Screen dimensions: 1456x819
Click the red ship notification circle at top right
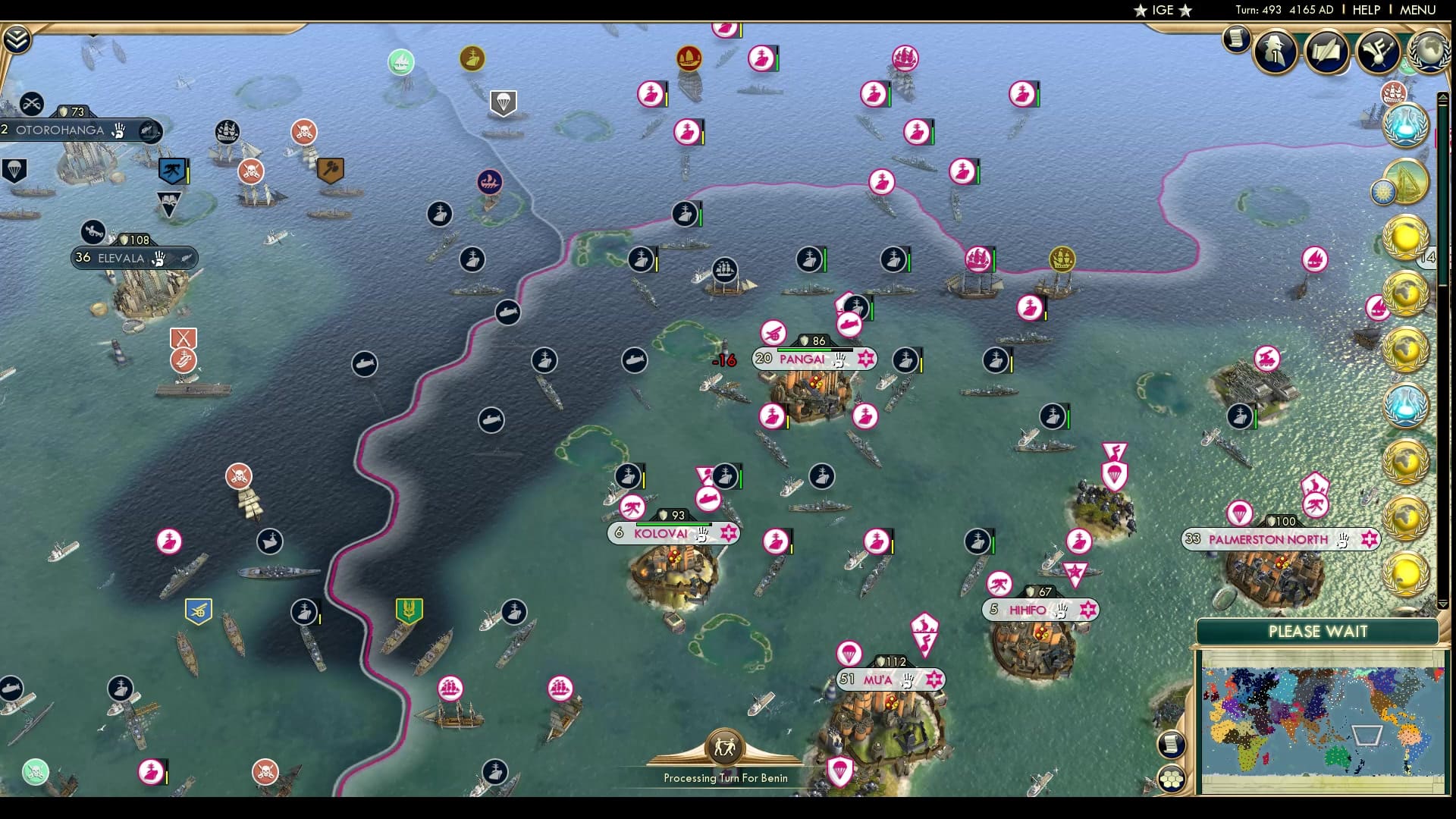tap(1395, 93)
